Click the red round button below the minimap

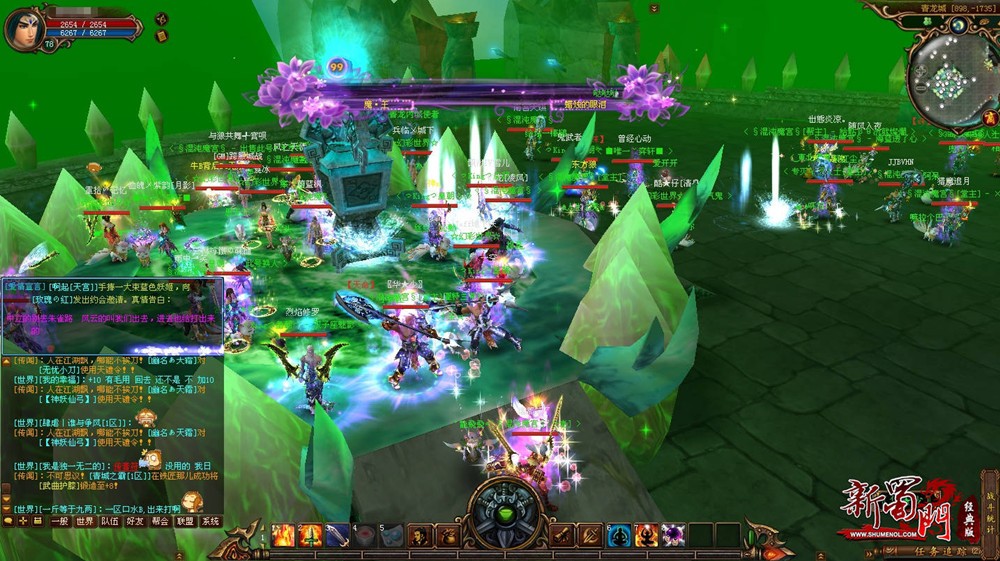coord(988,118)
